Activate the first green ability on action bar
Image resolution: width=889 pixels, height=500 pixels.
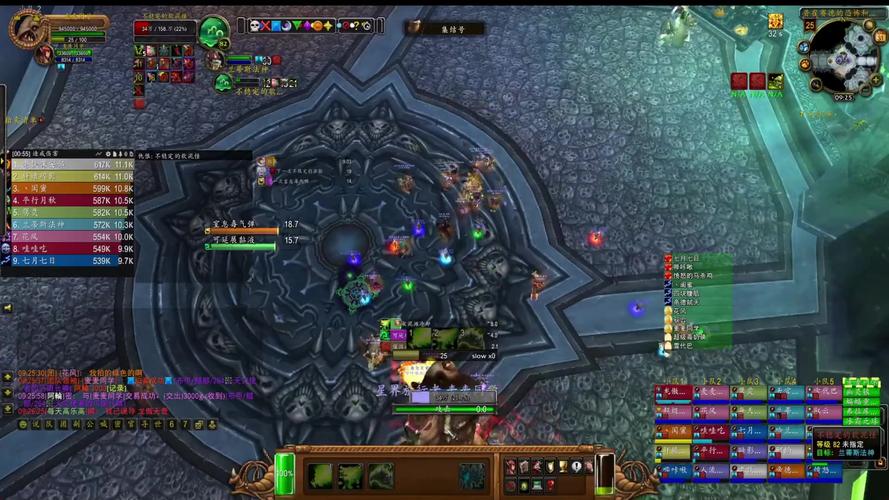[321, 475]
